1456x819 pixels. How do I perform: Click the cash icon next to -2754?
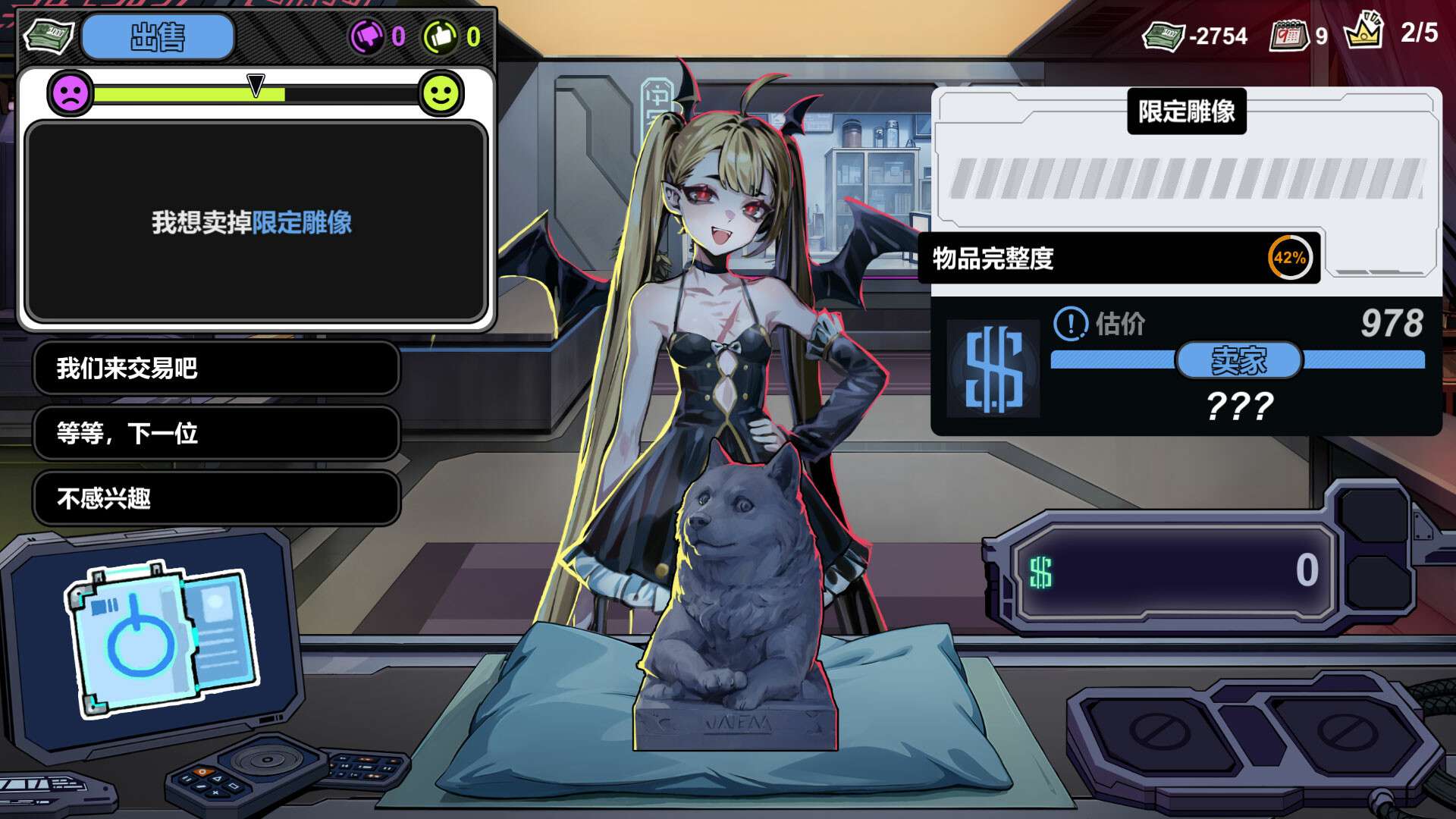tap(1164, 34)
